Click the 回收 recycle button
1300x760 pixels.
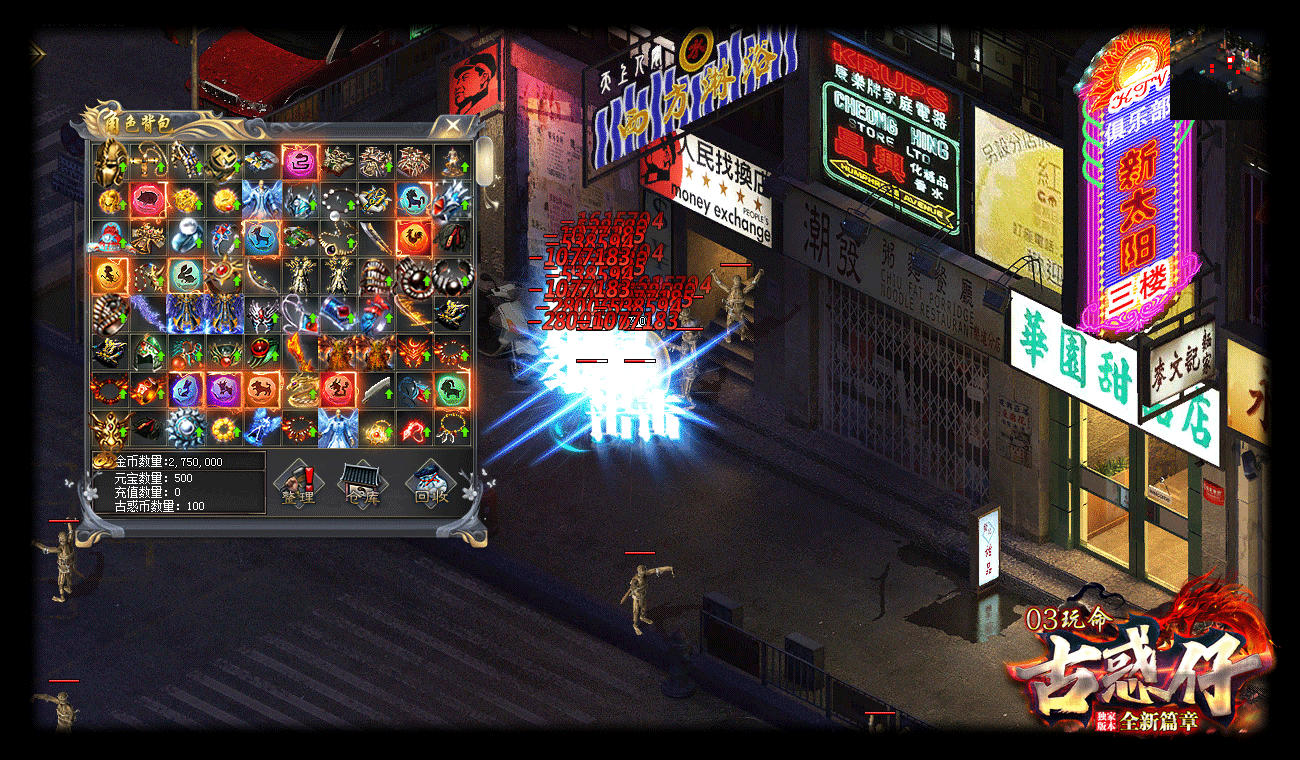click(x=431, y=483)
